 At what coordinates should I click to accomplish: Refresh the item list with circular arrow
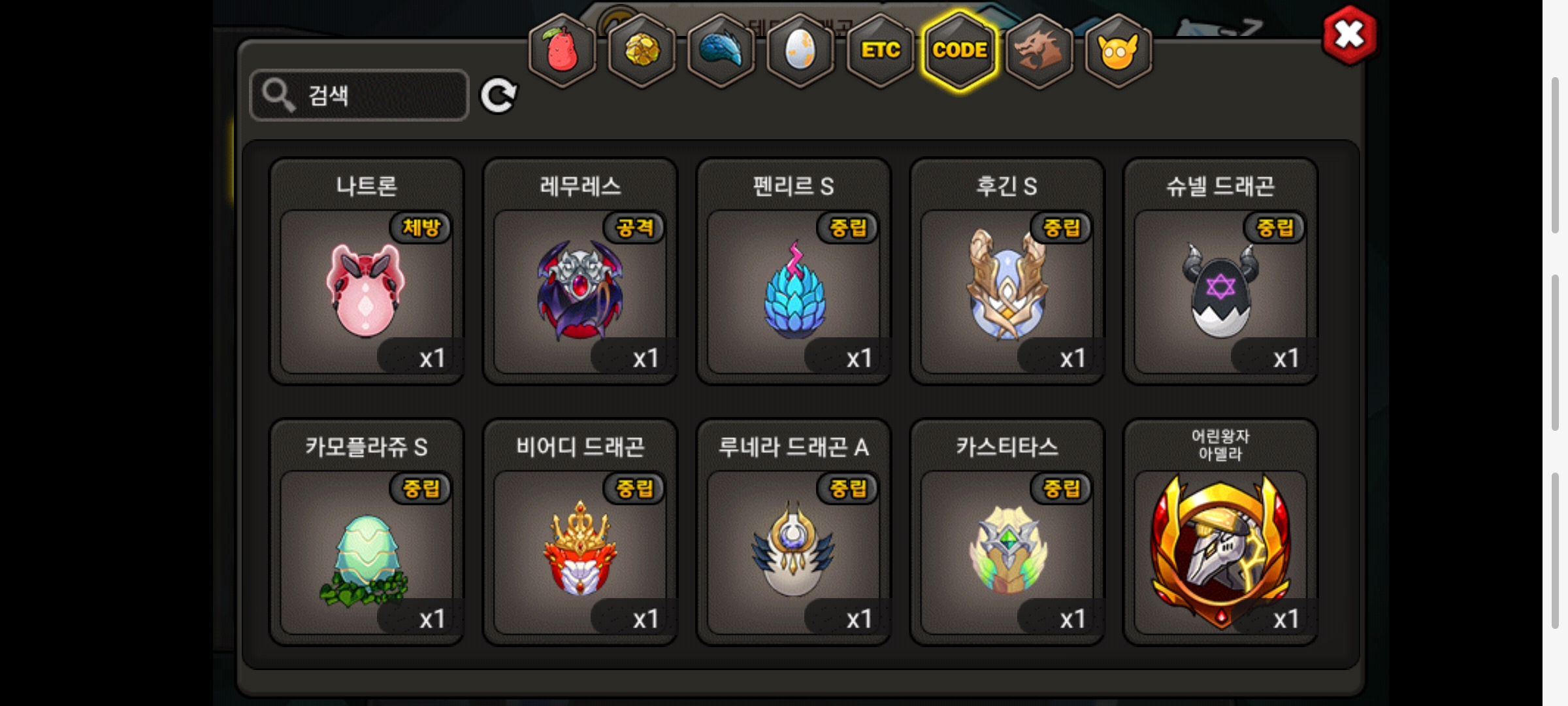[x=498, y=95]
